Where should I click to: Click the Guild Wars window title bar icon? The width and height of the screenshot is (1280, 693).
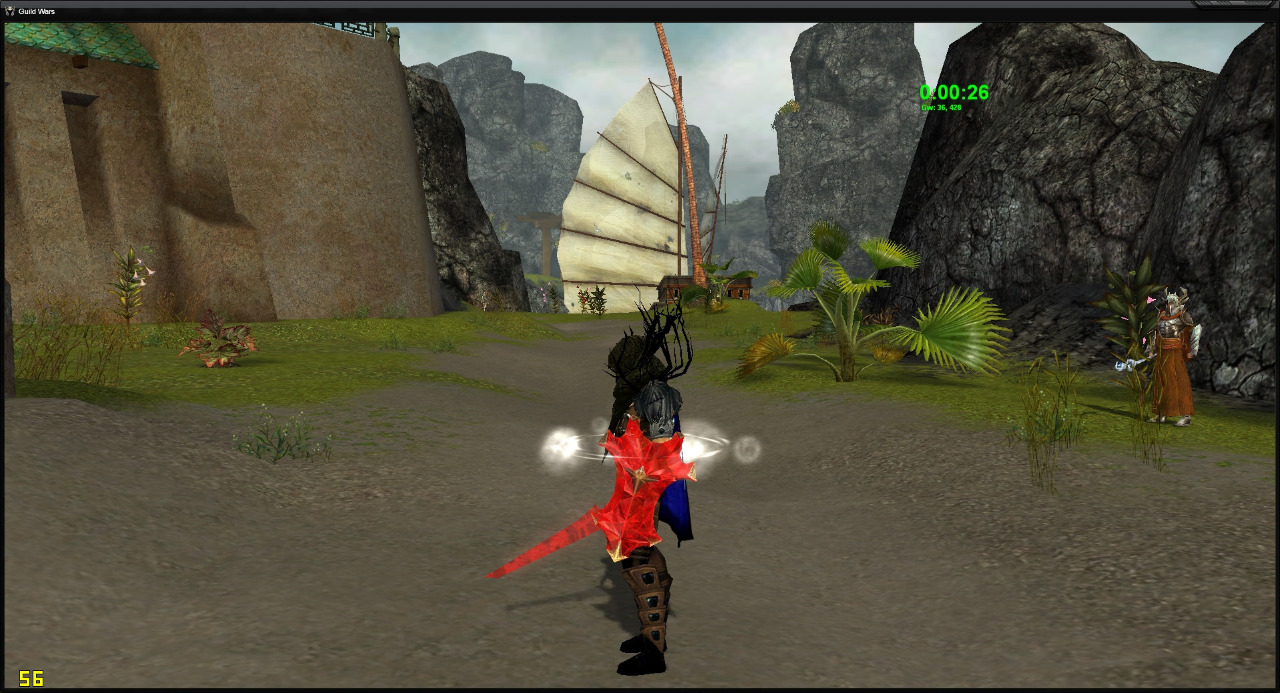(10, 11)
